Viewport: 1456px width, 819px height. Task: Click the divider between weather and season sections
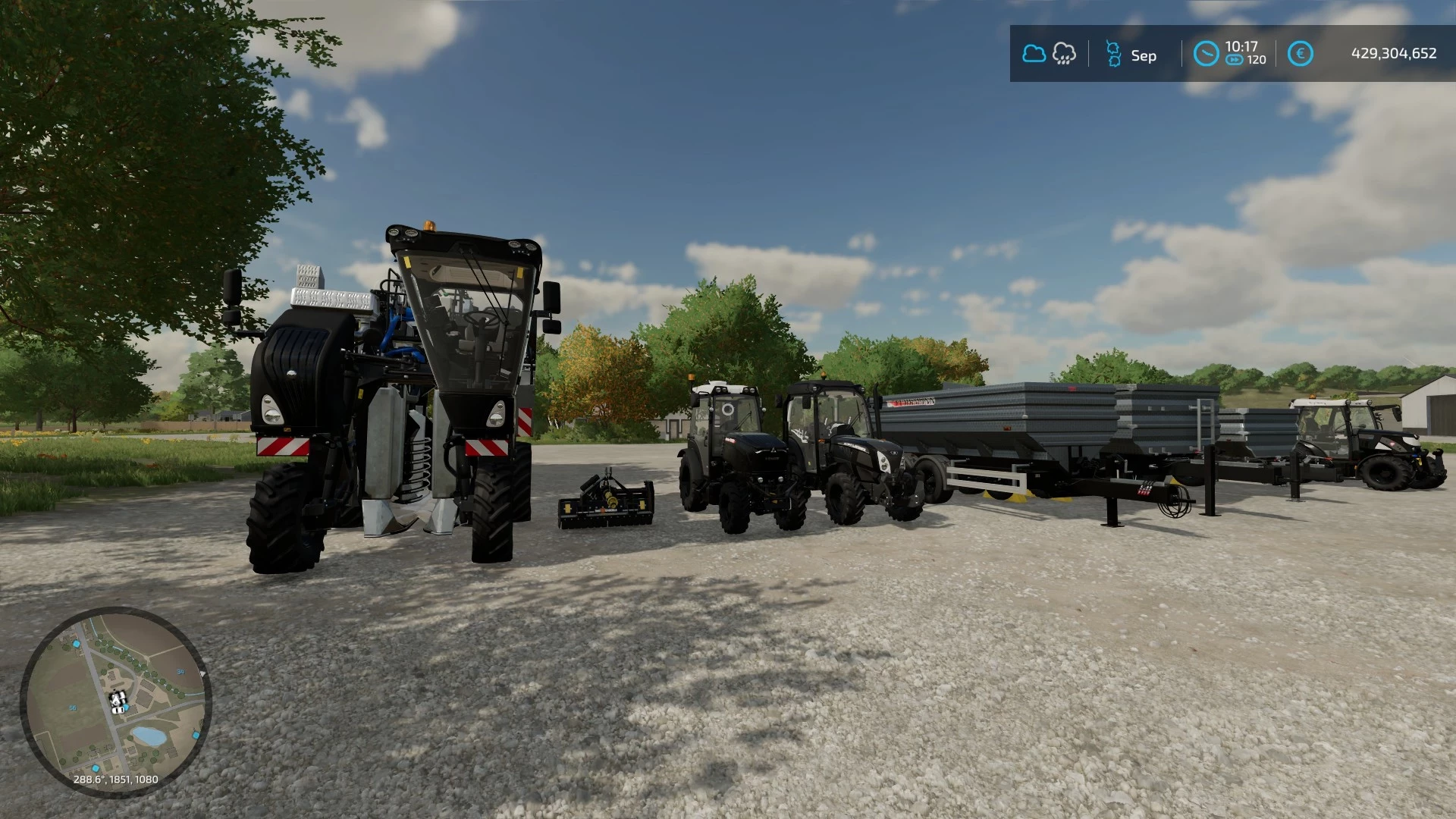coord(1090,53)
